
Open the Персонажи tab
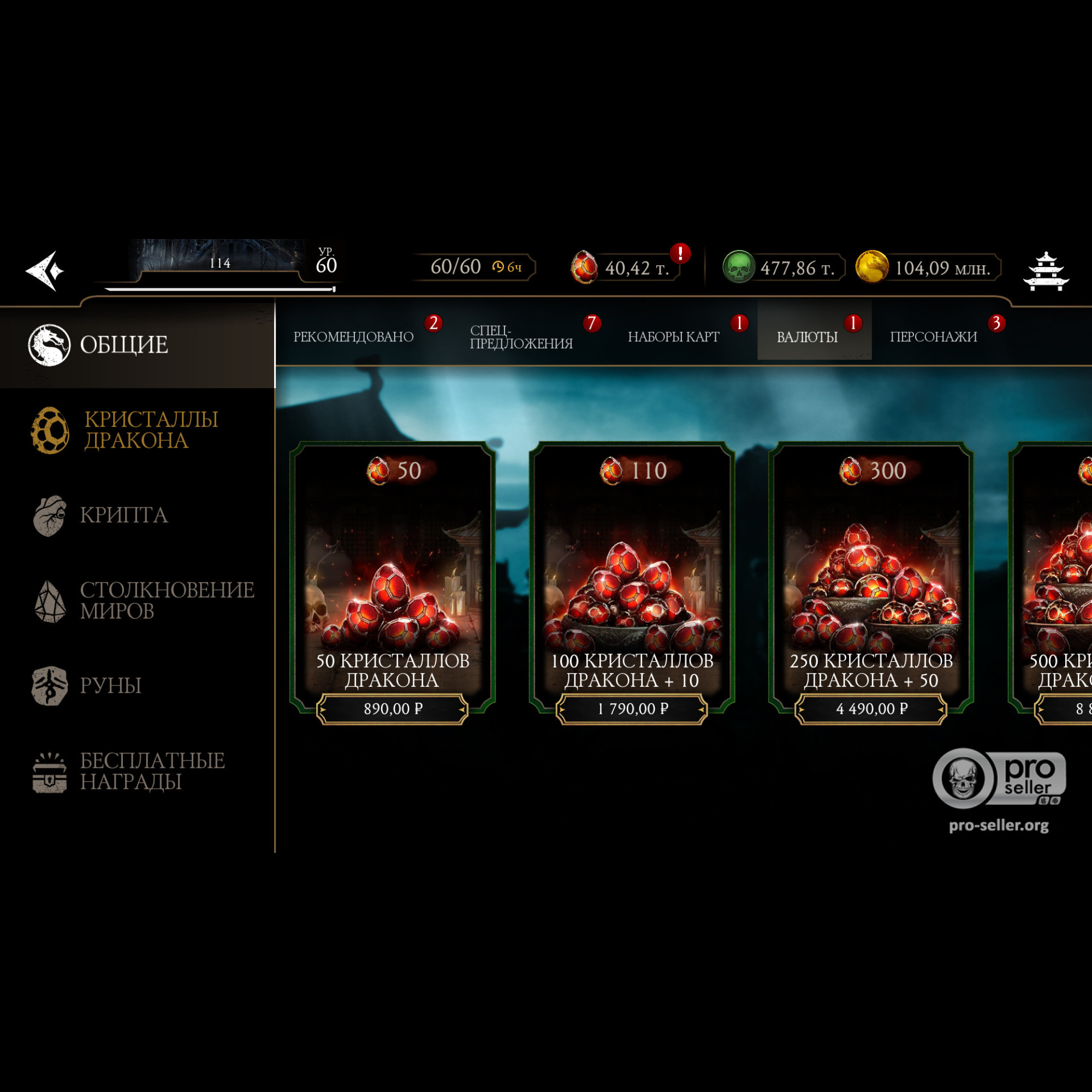pos(933,337)
